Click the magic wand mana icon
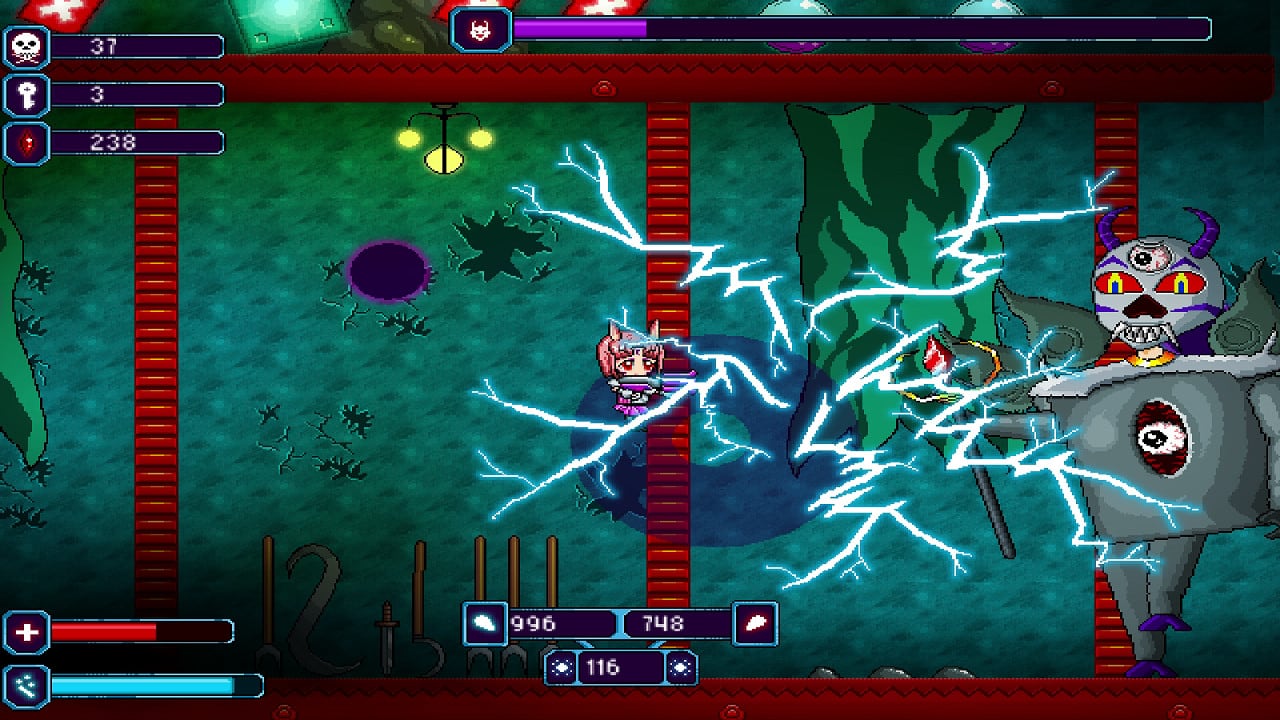1280x720 pixels. (26, 686)
